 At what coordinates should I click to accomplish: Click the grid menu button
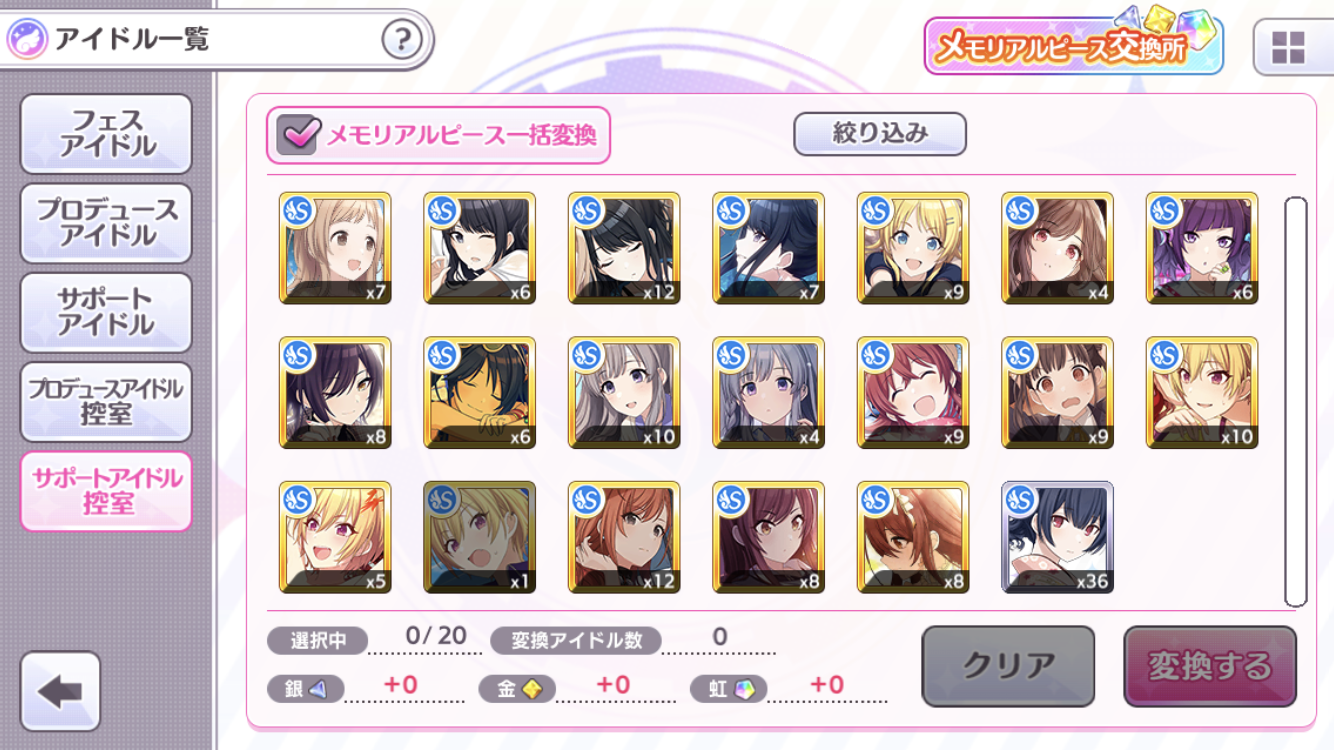click(x=1288, y=47)
